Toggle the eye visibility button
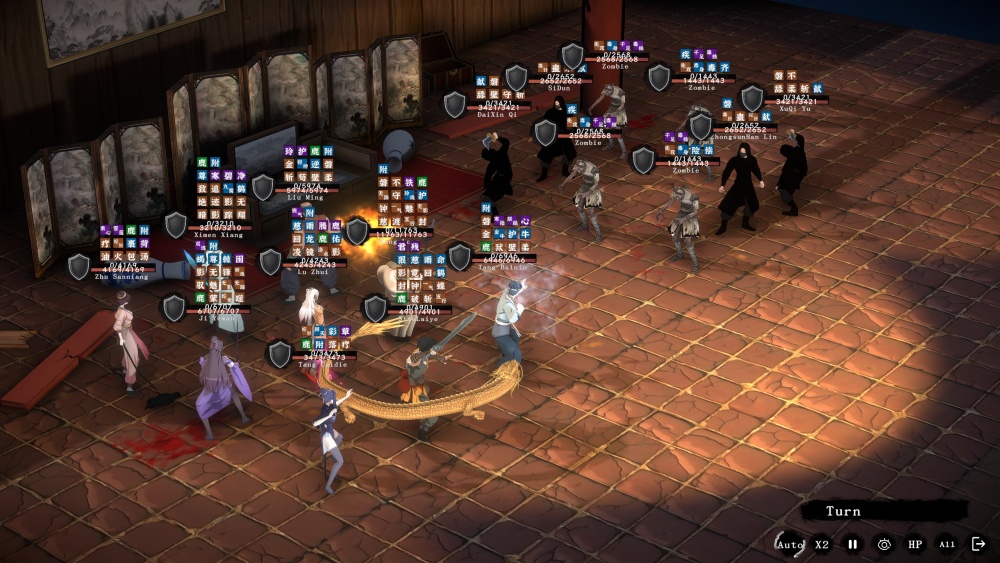 point(884,544)
